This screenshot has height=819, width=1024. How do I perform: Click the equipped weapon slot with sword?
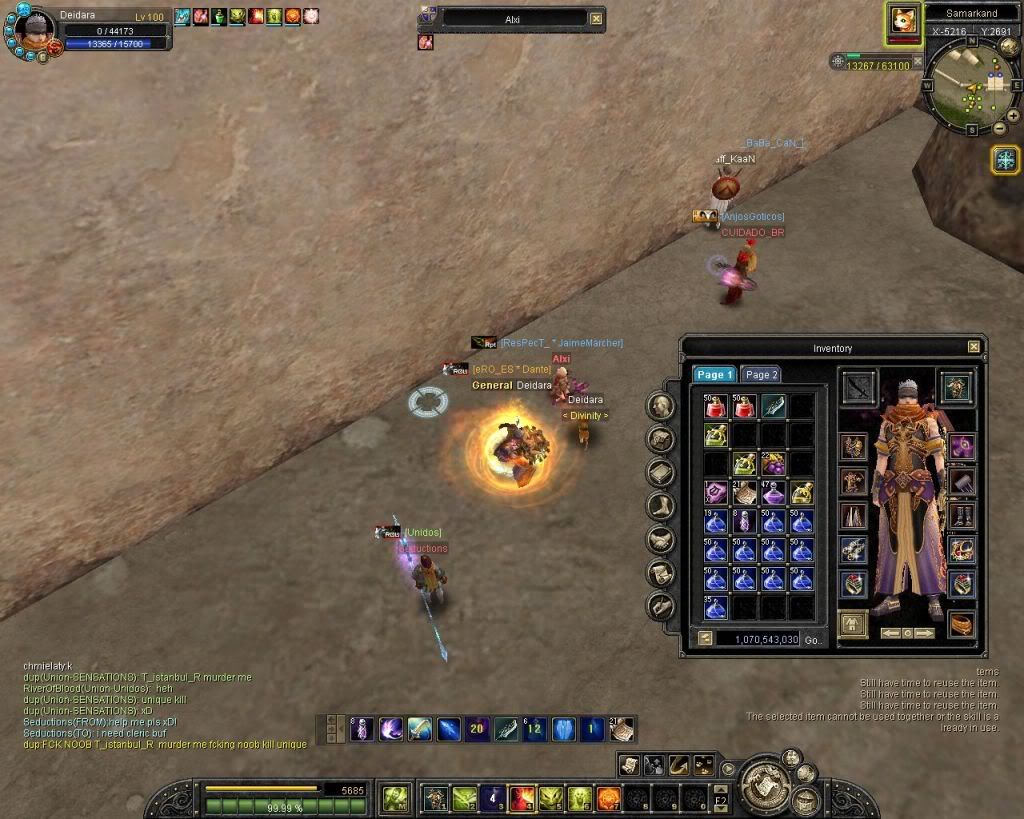point(859,387)
